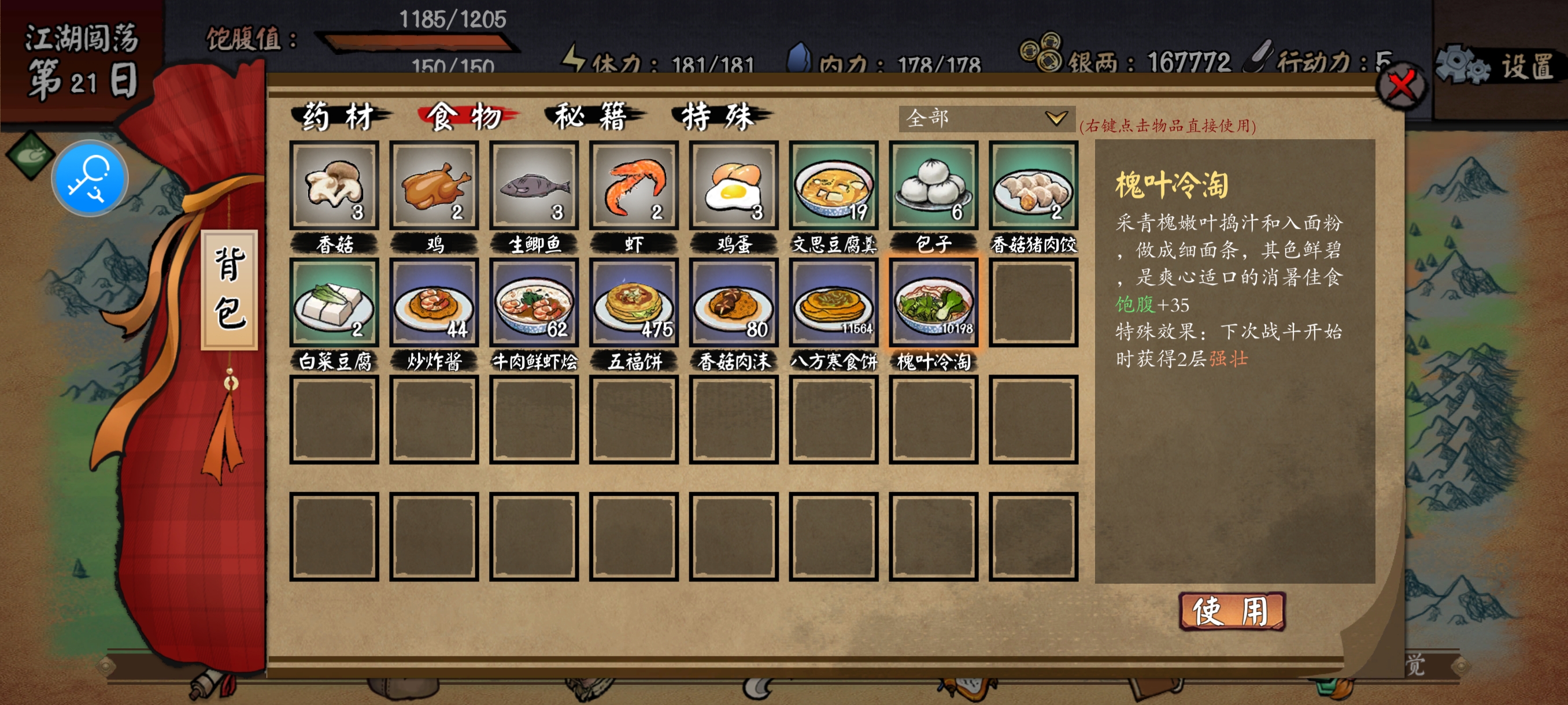
Task: Switch to the 药材 herbs tab
Action: click(338, 116)
